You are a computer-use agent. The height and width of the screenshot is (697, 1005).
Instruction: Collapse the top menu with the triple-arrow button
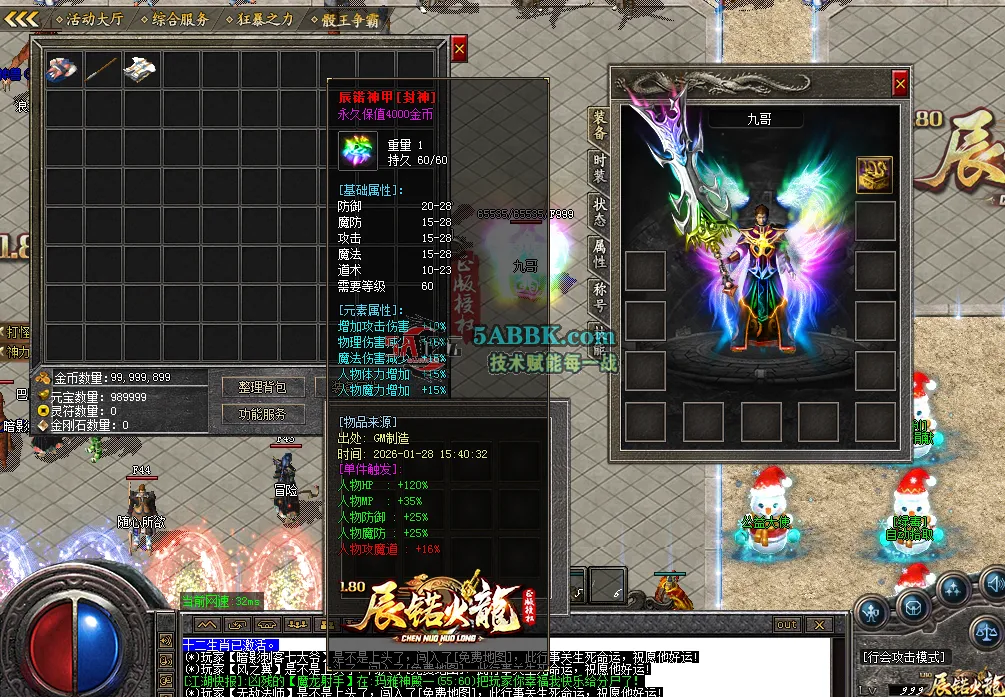21,19
